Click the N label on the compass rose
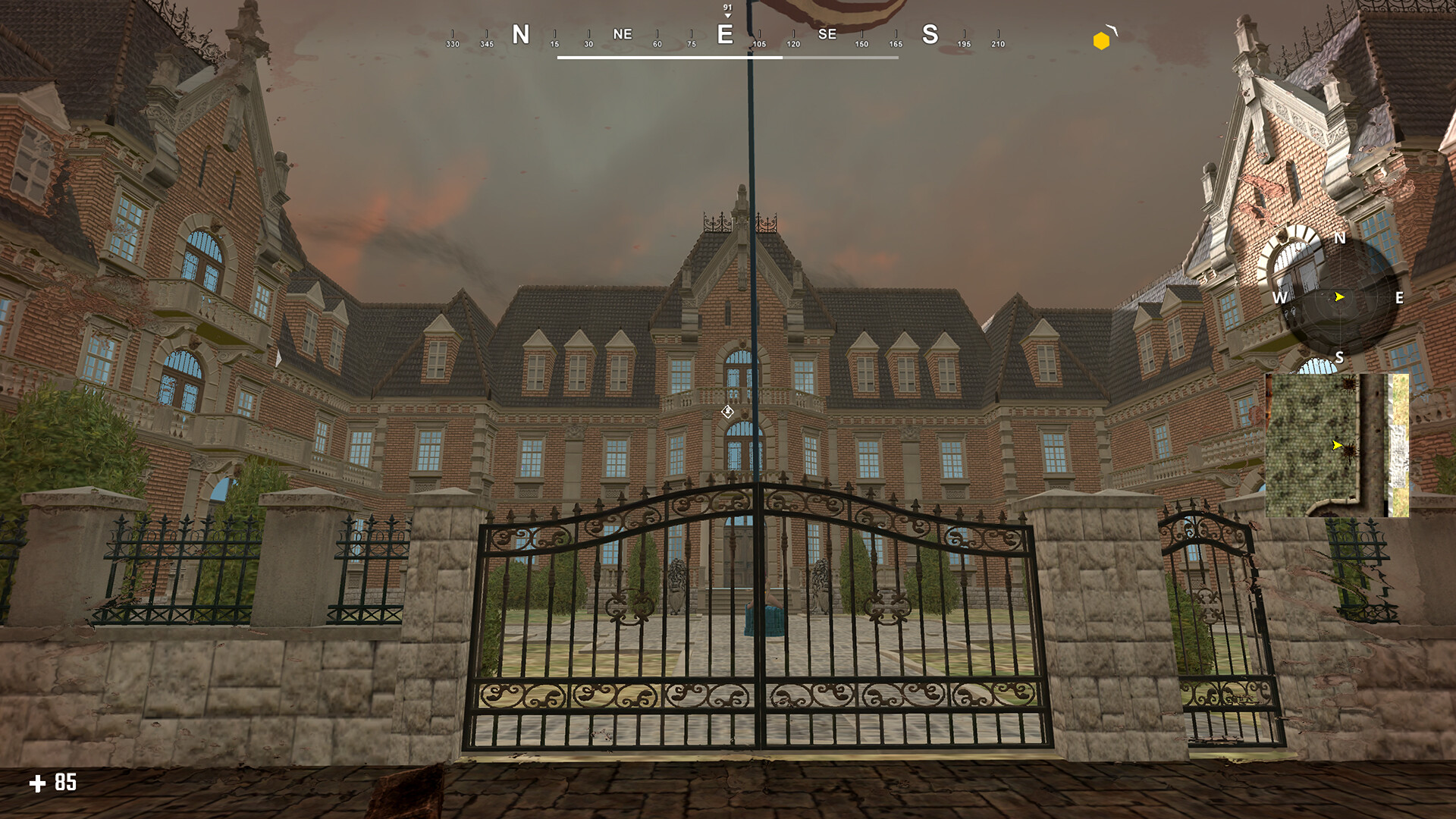 (x=1341, y=239)
